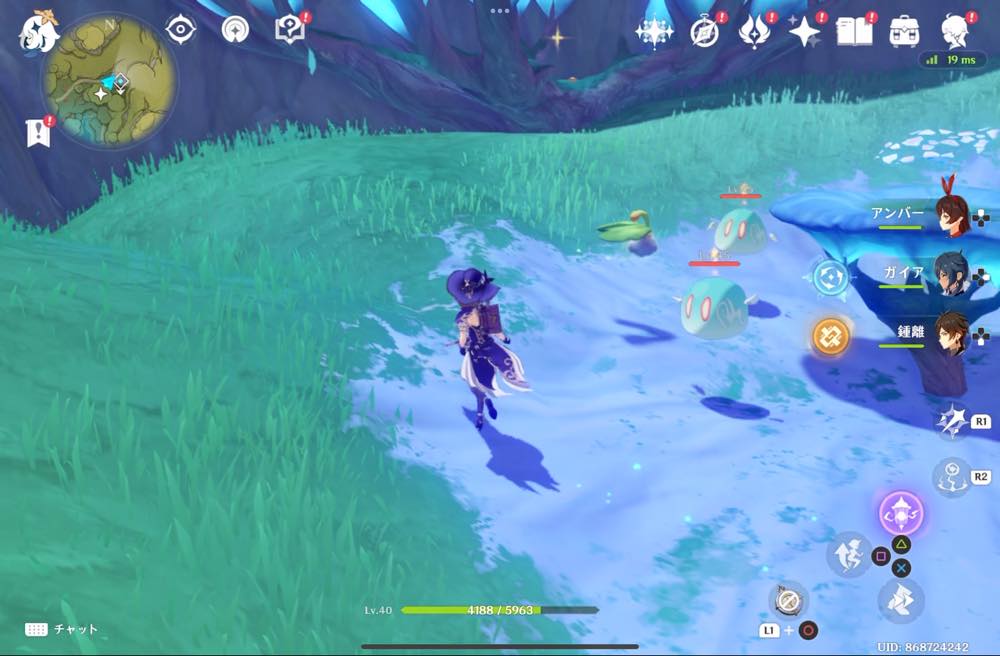1000x656 pixels.
Task: Open the circular minimap
Action: coord(110,81)
